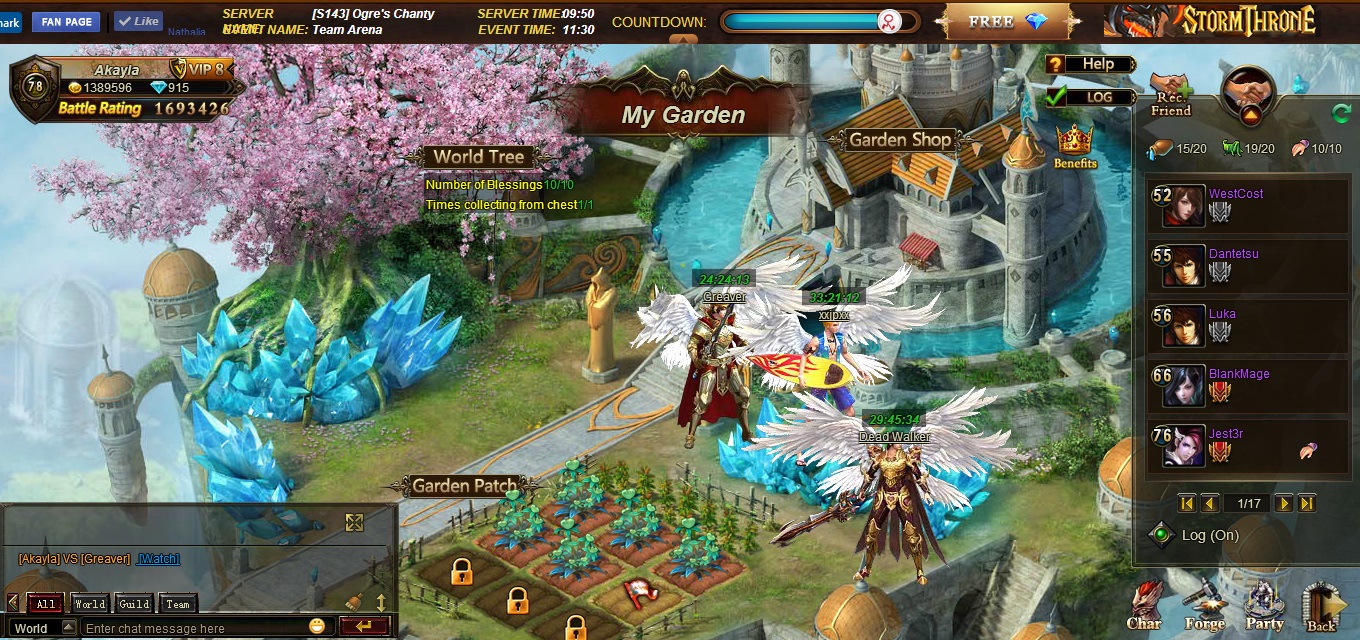This screenshot has width=1360, height=640.
Task: Jump to last friends list page
Action: (1307, 504)
